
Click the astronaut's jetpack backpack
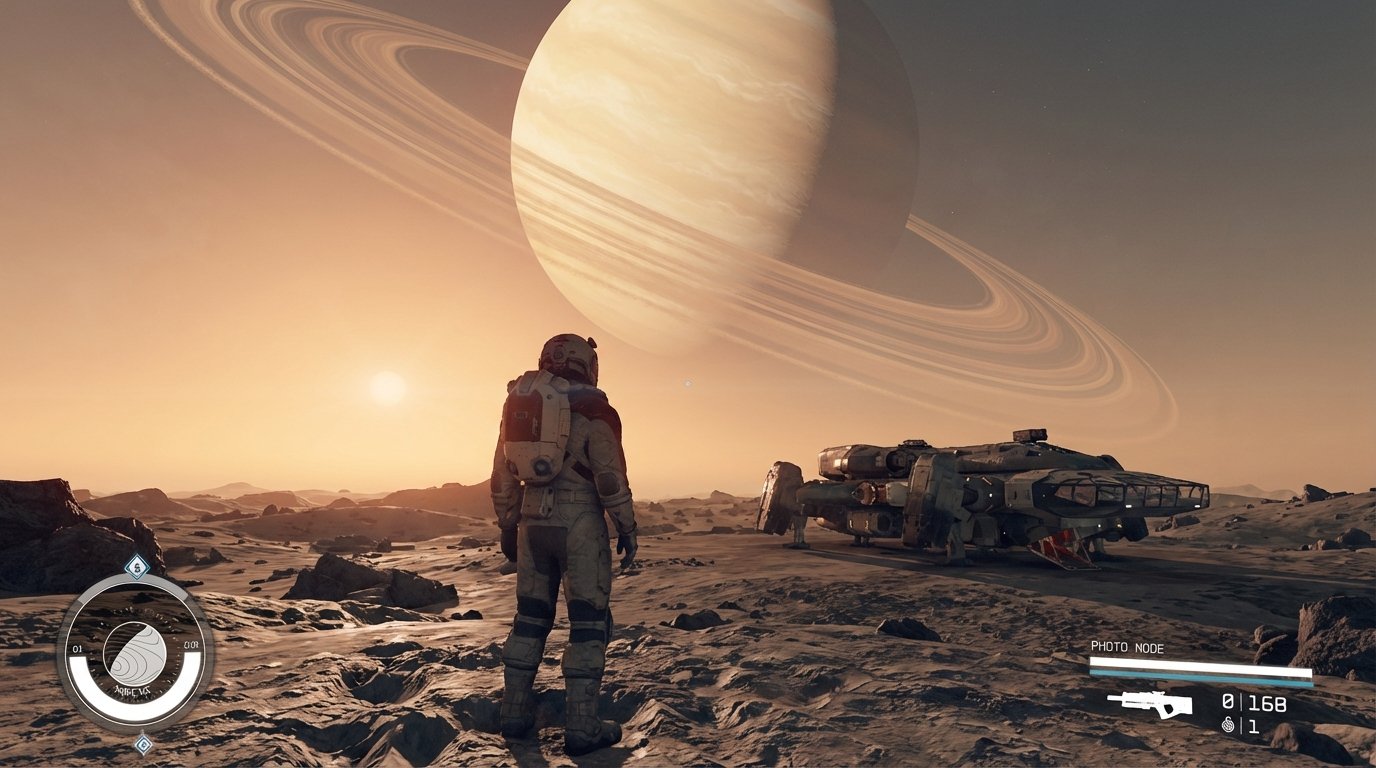click(x=540, y=430)
